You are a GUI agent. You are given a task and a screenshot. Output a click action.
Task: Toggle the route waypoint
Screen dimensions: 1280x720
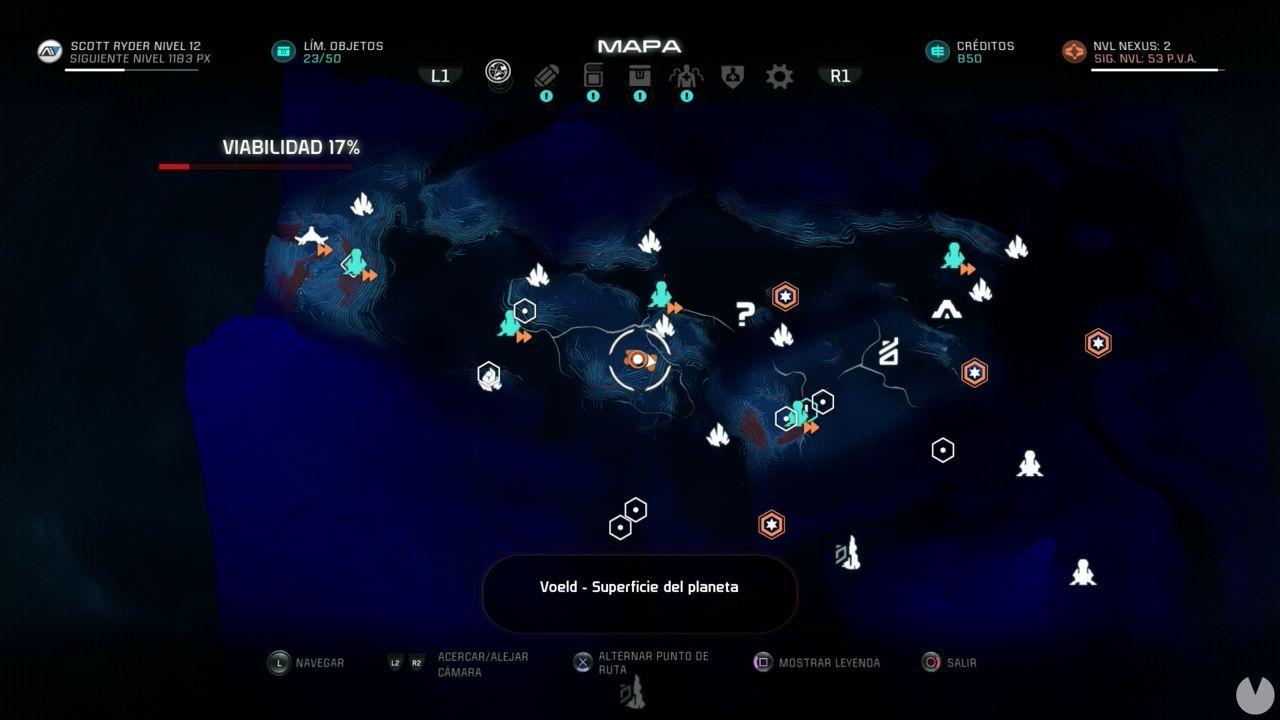581,661
